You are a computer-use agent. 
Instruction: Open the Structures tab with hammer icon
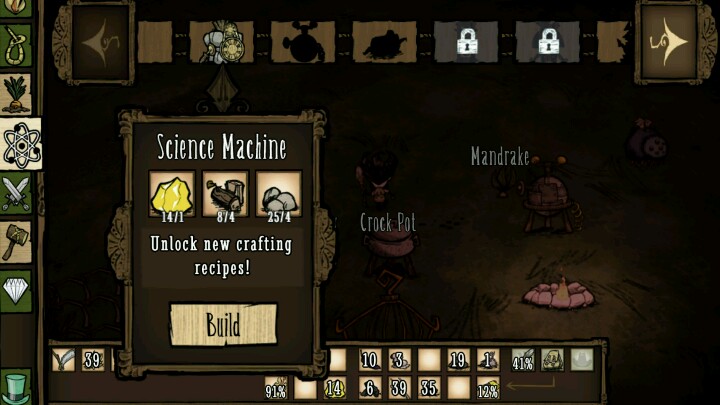17,241
